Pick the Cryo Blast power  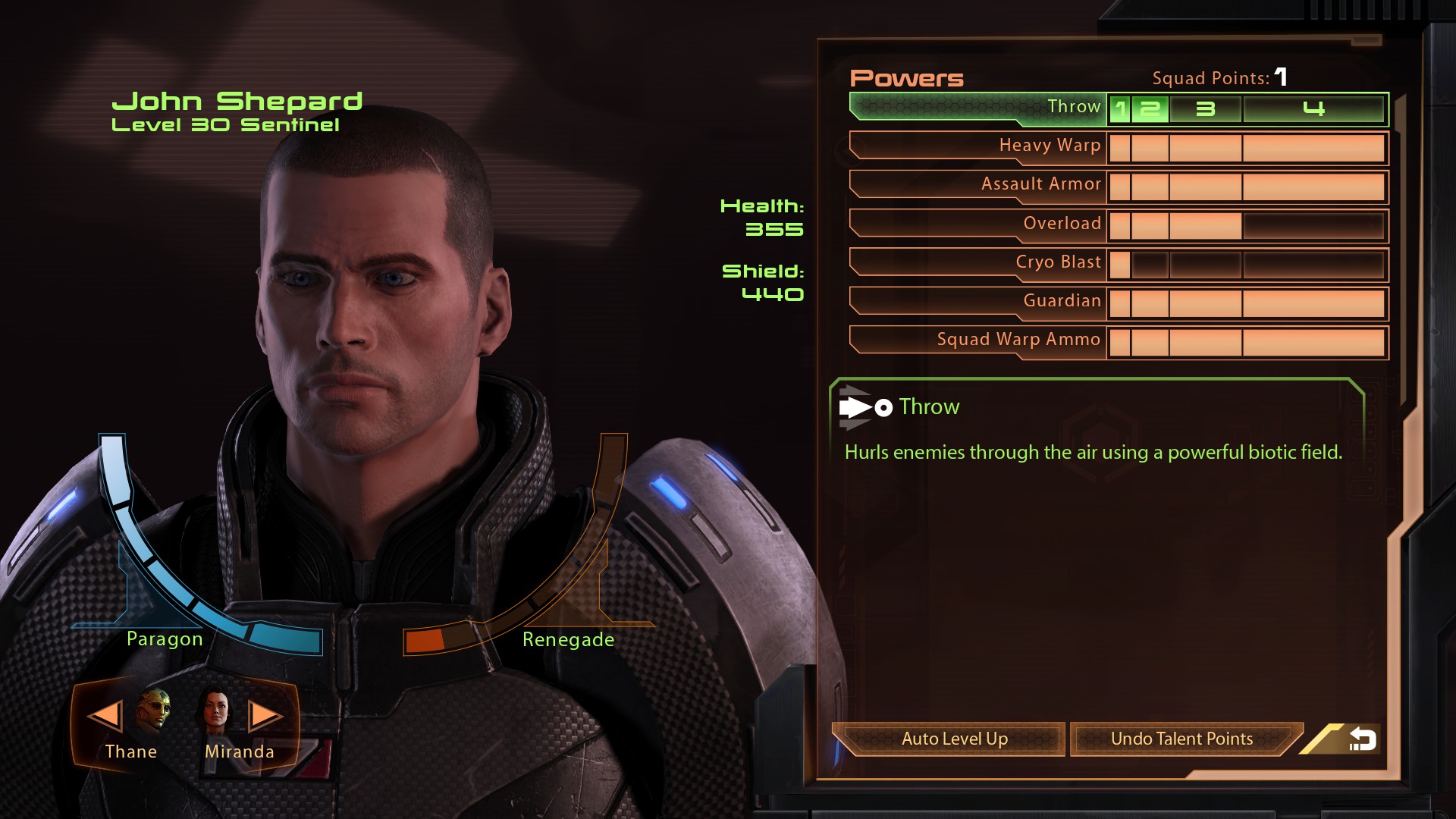pyautogui.click(x=978, y=262)
